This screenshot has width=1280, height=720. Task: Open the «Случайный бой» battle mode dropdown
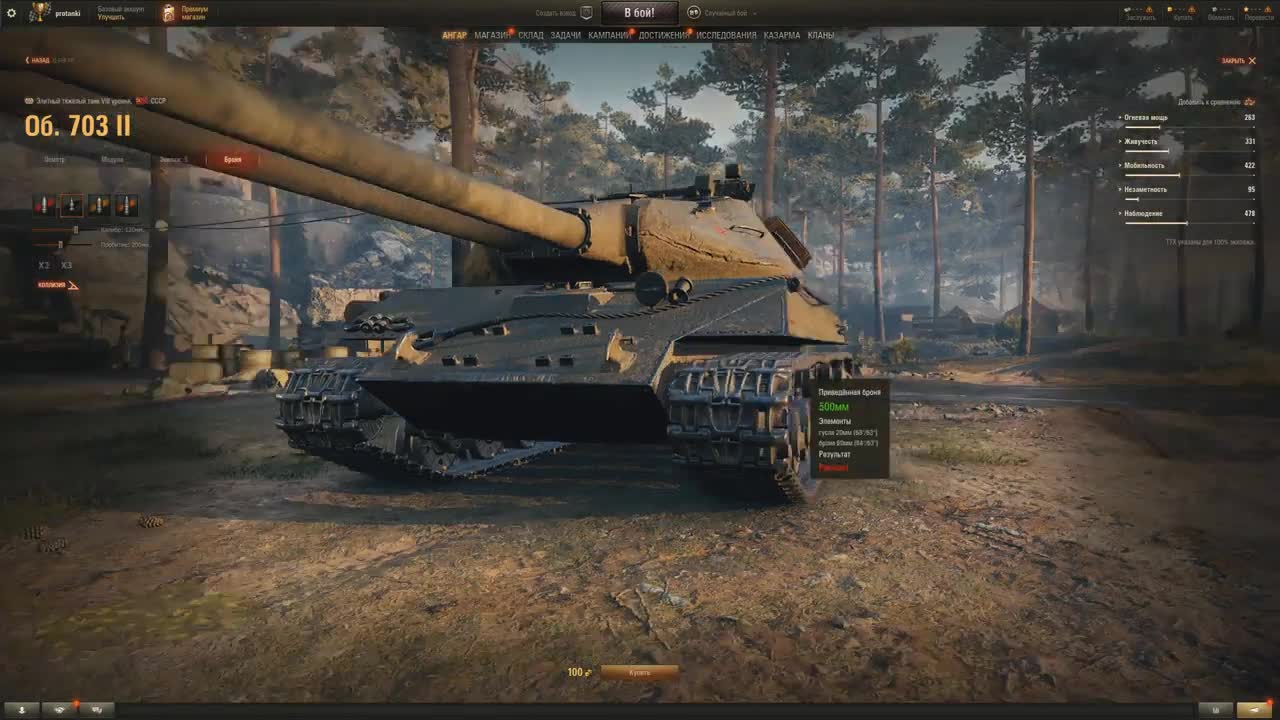coord(724,13)
